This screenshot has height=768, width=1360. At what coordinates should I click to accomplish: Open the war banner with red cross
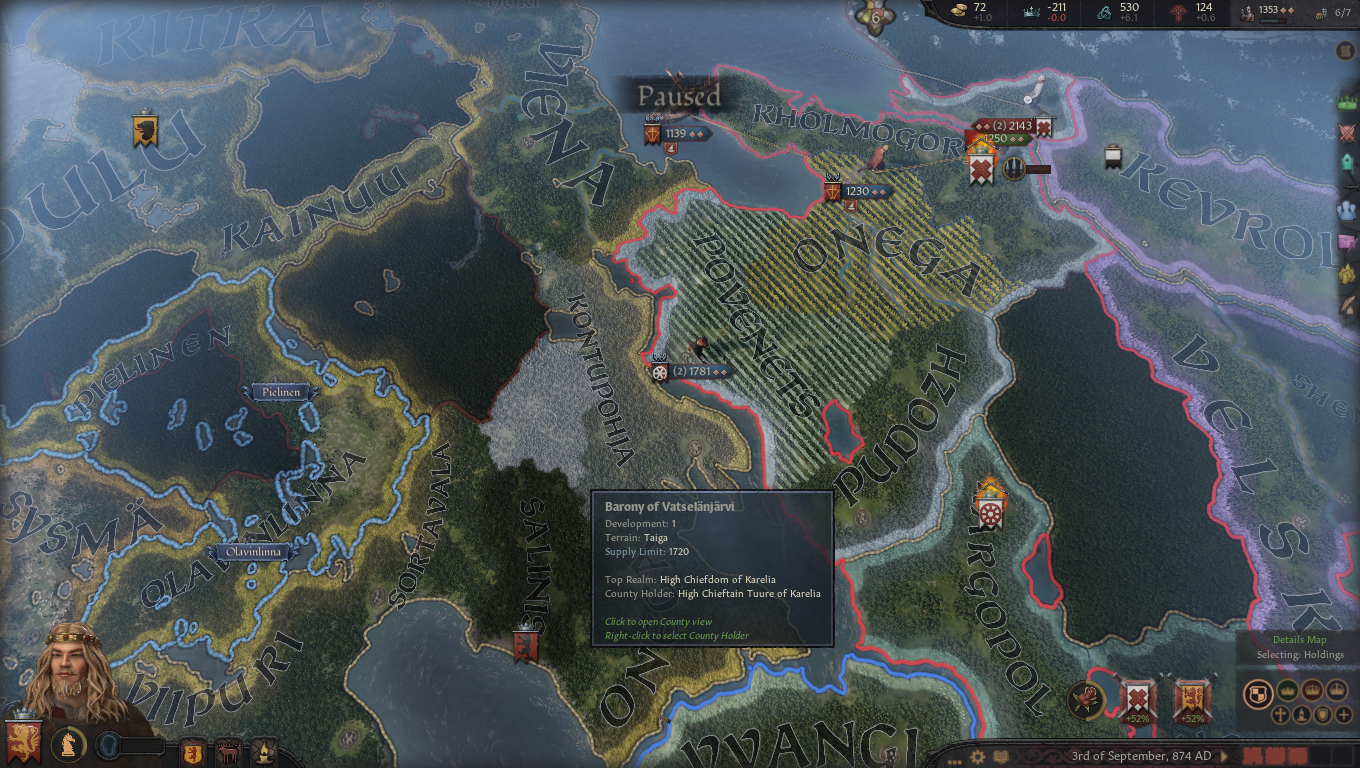[1138, 699]
